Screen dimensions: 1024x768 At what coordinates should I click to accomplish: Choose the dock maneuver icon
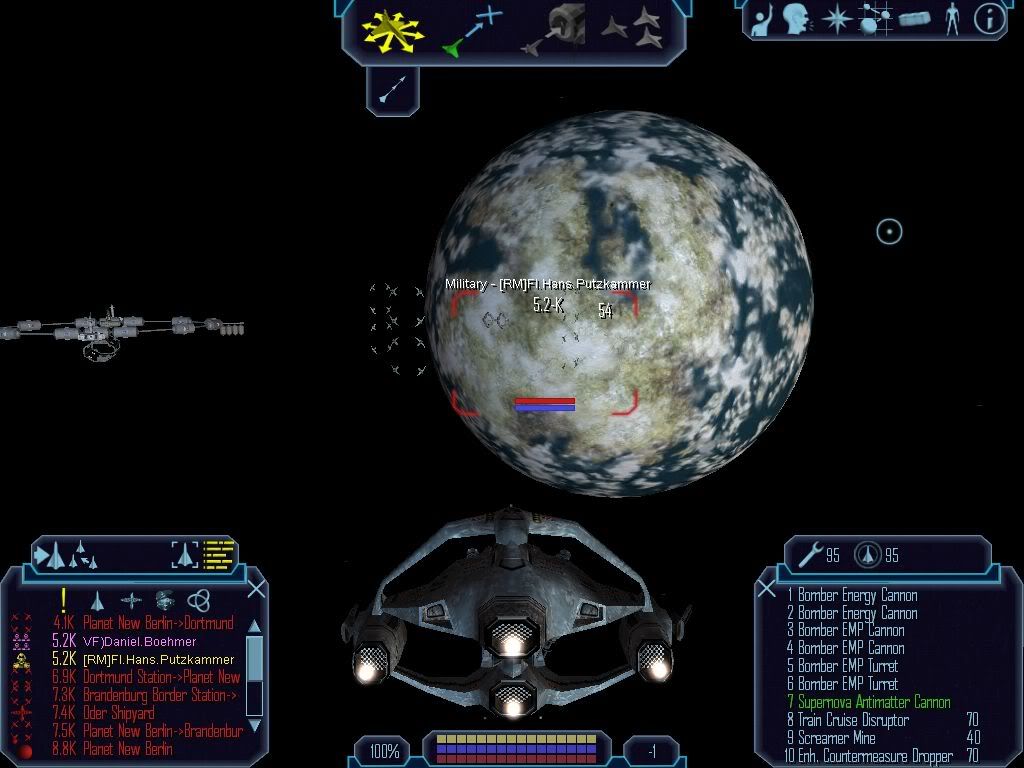point(559,30)
